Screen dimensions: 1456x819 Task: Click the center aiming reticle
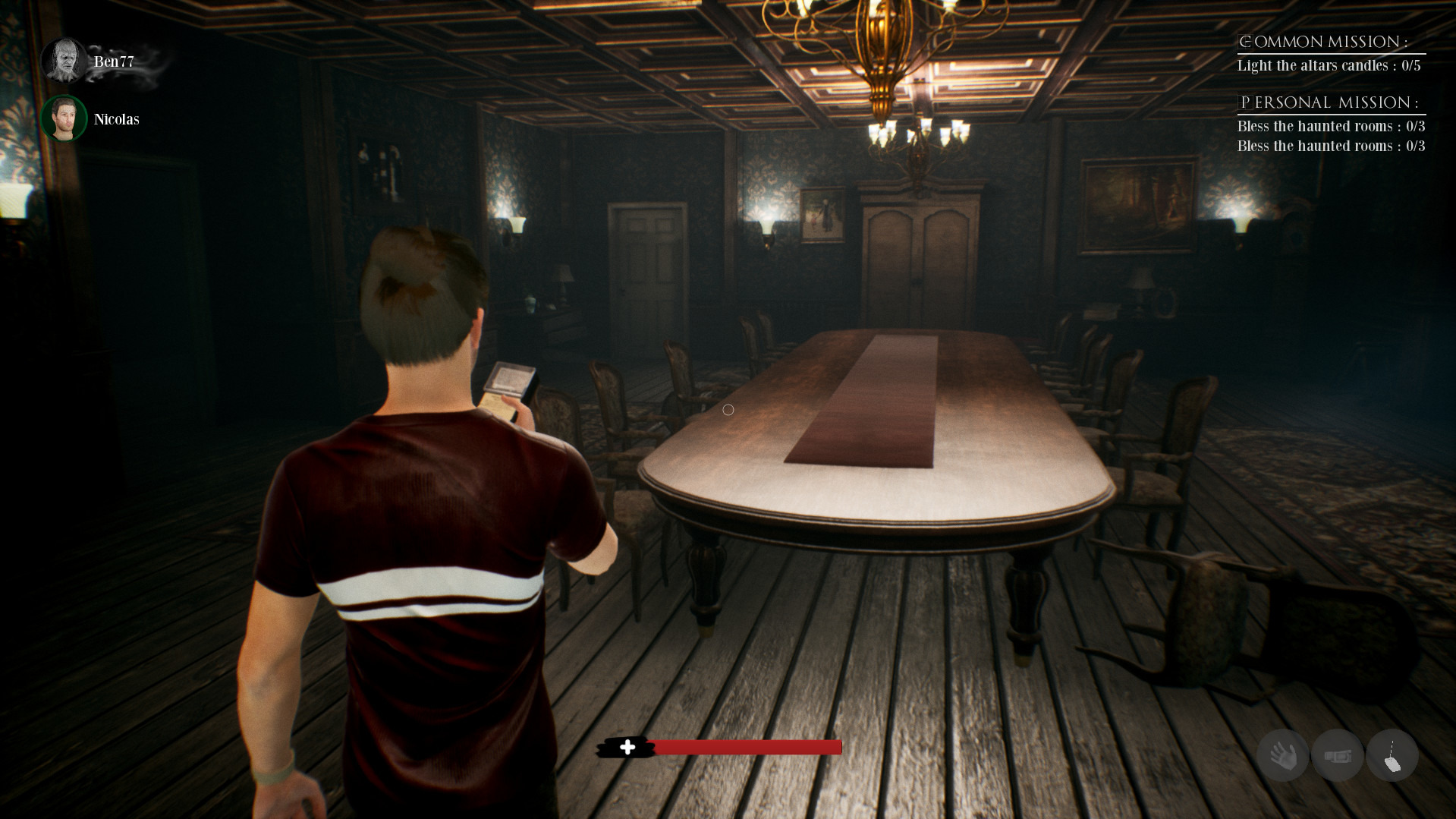(728, 409)
